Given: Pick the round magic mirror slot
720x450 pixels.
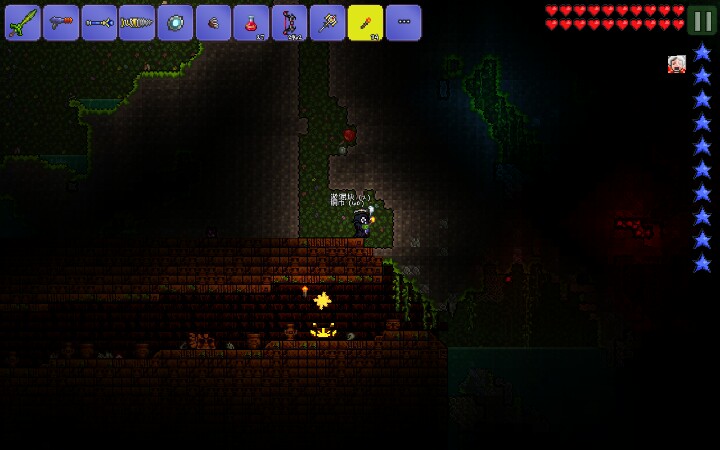Looking at the screenshot, I should point(175,22).
